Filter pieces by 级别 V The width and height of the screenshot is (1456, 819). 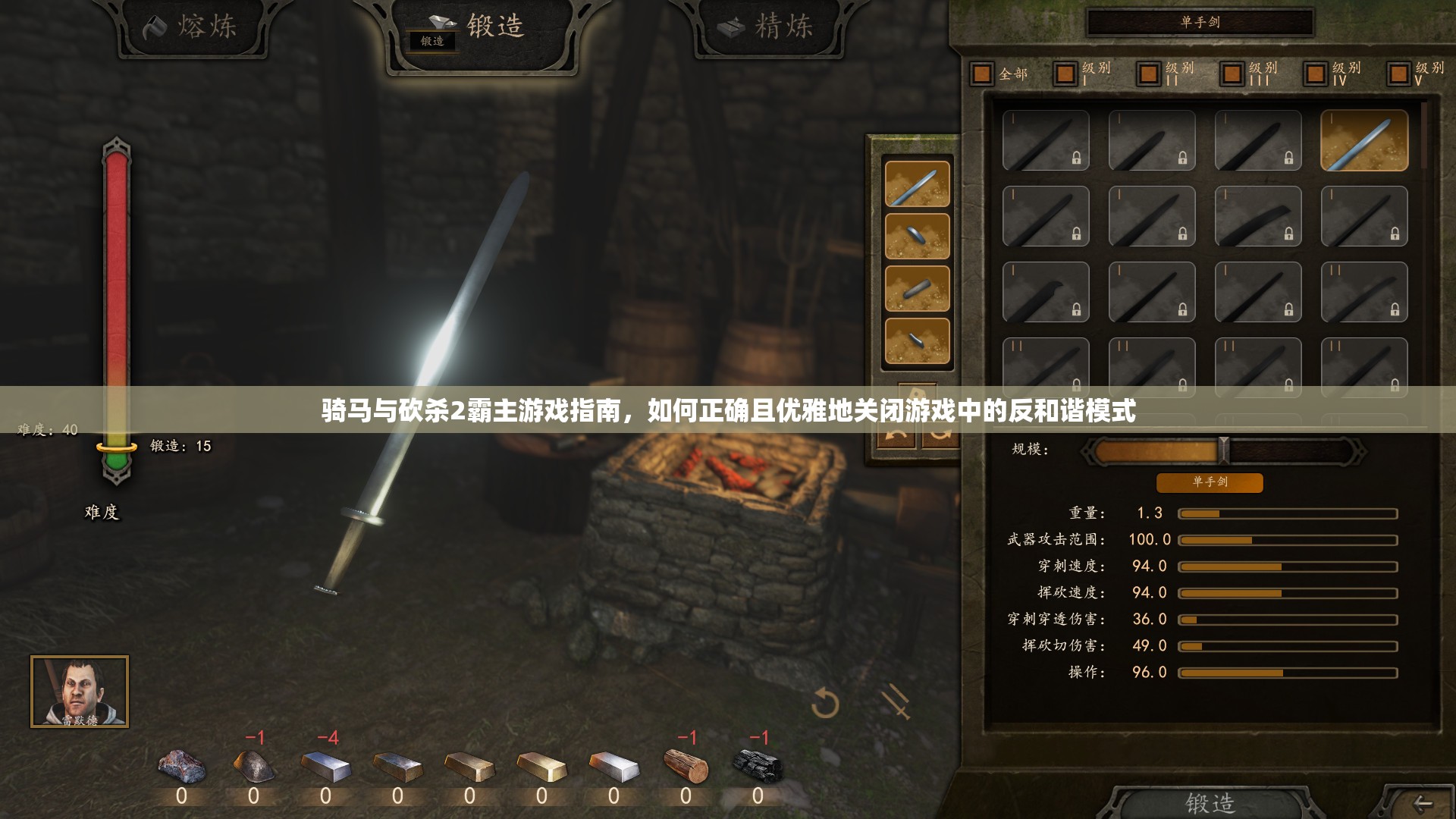coord(1399,74)
